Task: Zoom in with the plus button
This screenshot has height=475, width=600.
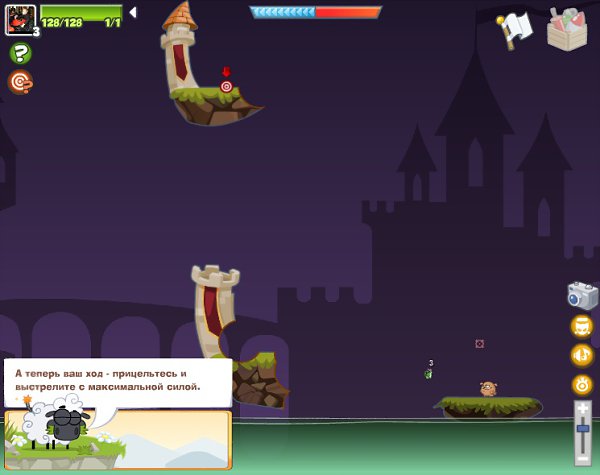Action: click(x=583, y=408)
